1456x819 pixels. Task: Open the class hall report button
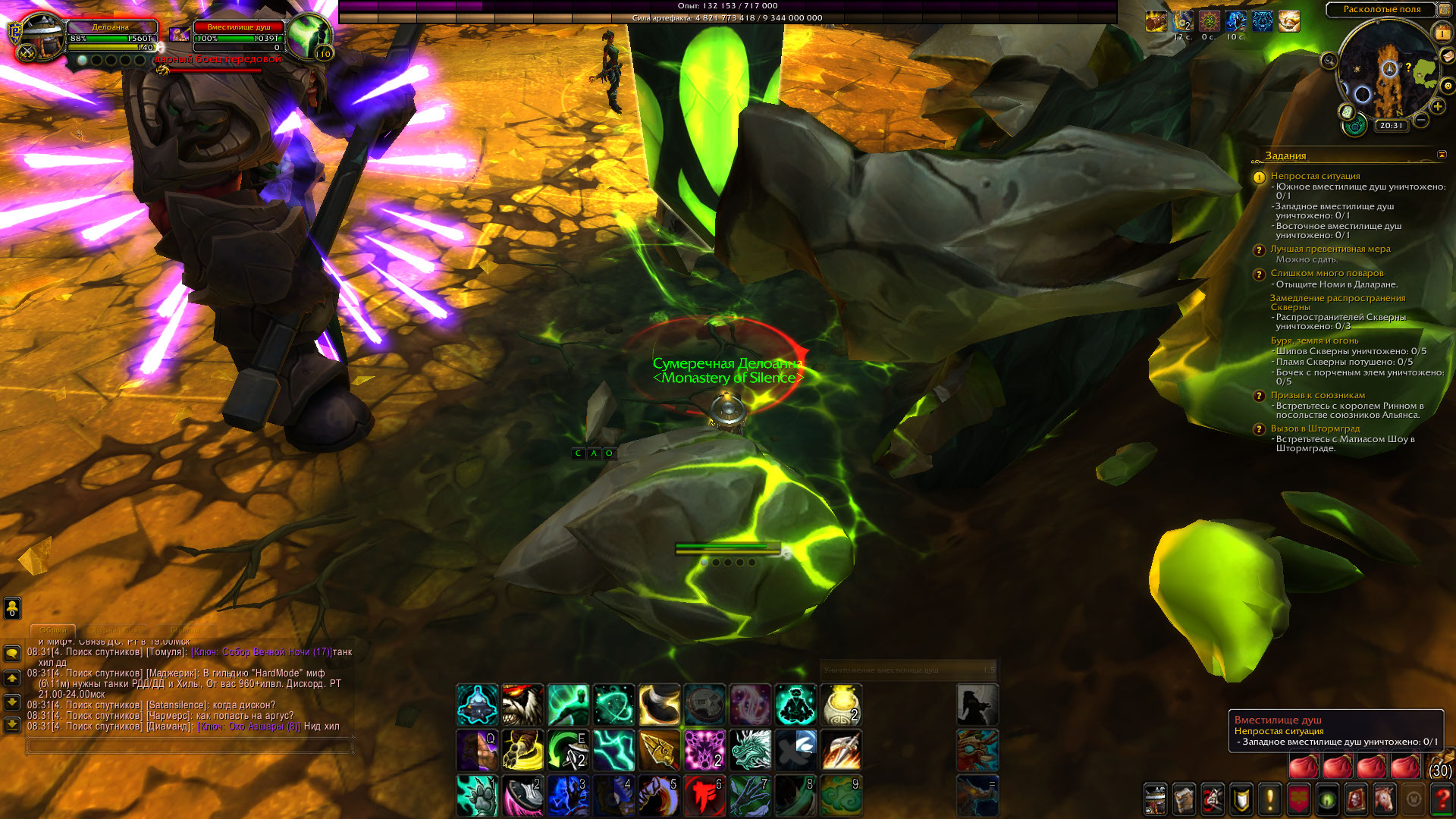point(1354,125)
